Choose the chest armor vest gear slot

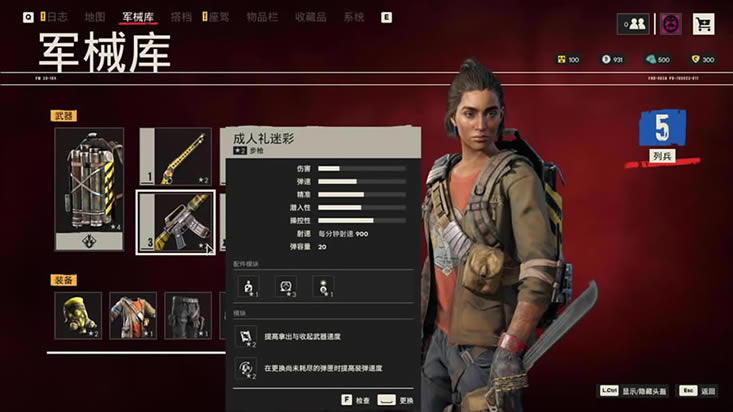click(133, 315)
